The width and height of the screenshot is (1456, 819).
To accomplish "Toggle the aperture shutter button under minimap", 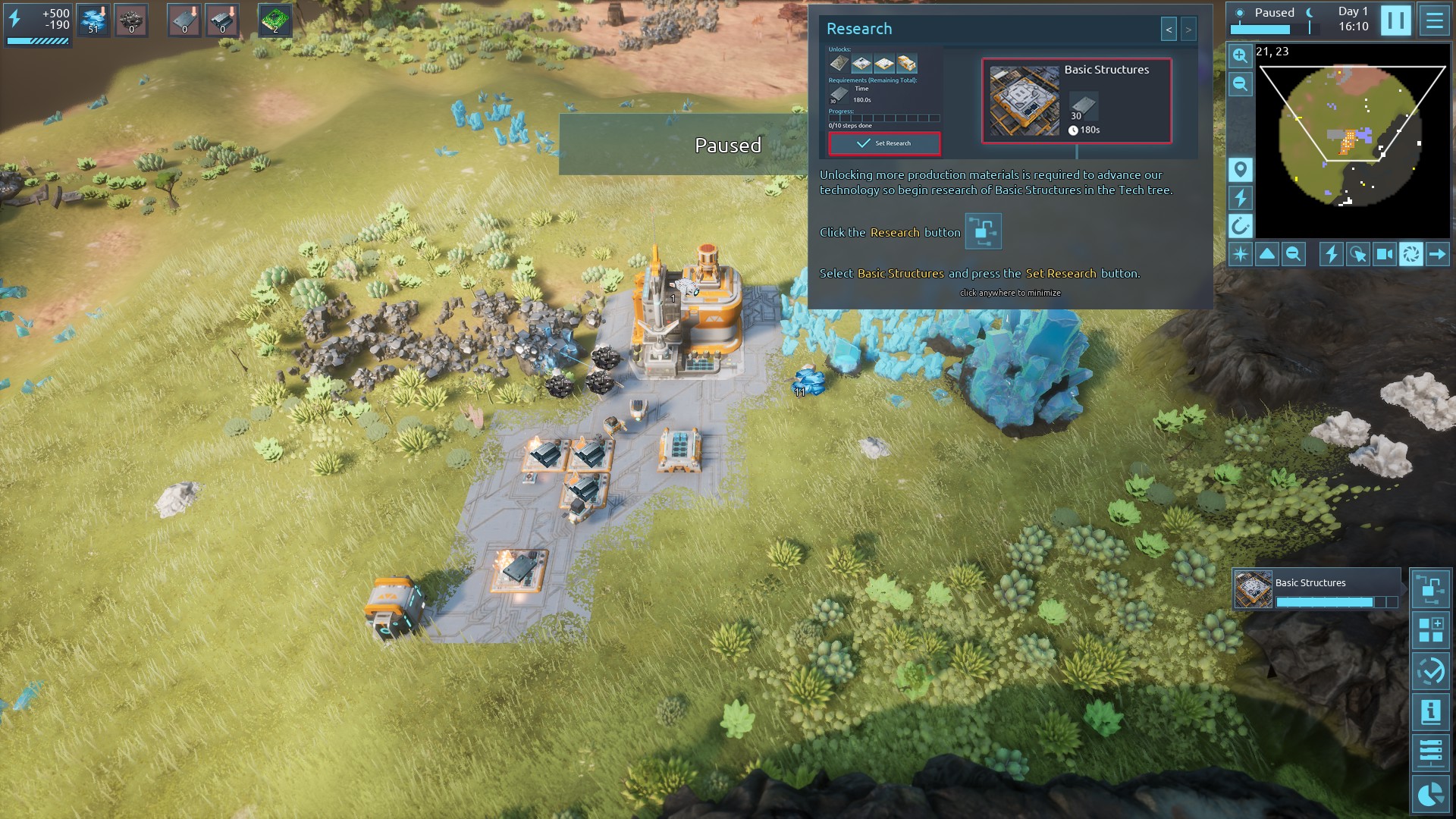I will coord(1410,254).
